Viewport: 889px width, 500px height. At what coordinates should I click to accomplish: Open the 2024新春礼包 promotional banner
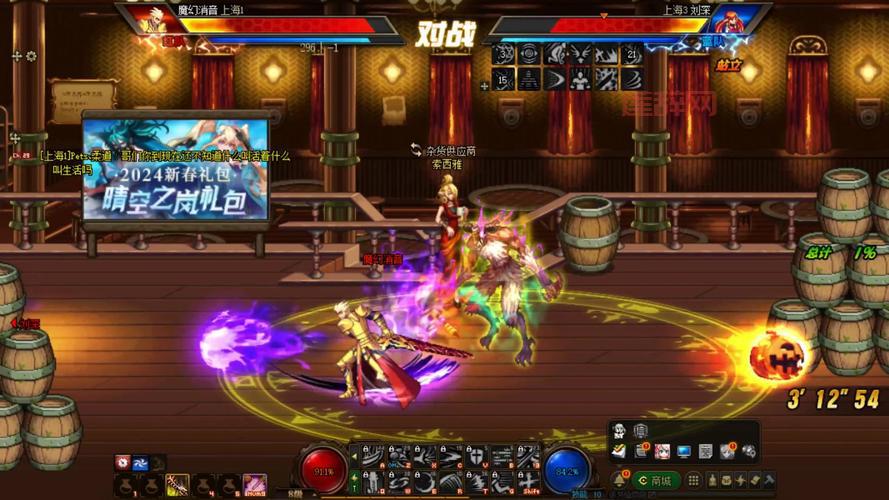point(176,168)
